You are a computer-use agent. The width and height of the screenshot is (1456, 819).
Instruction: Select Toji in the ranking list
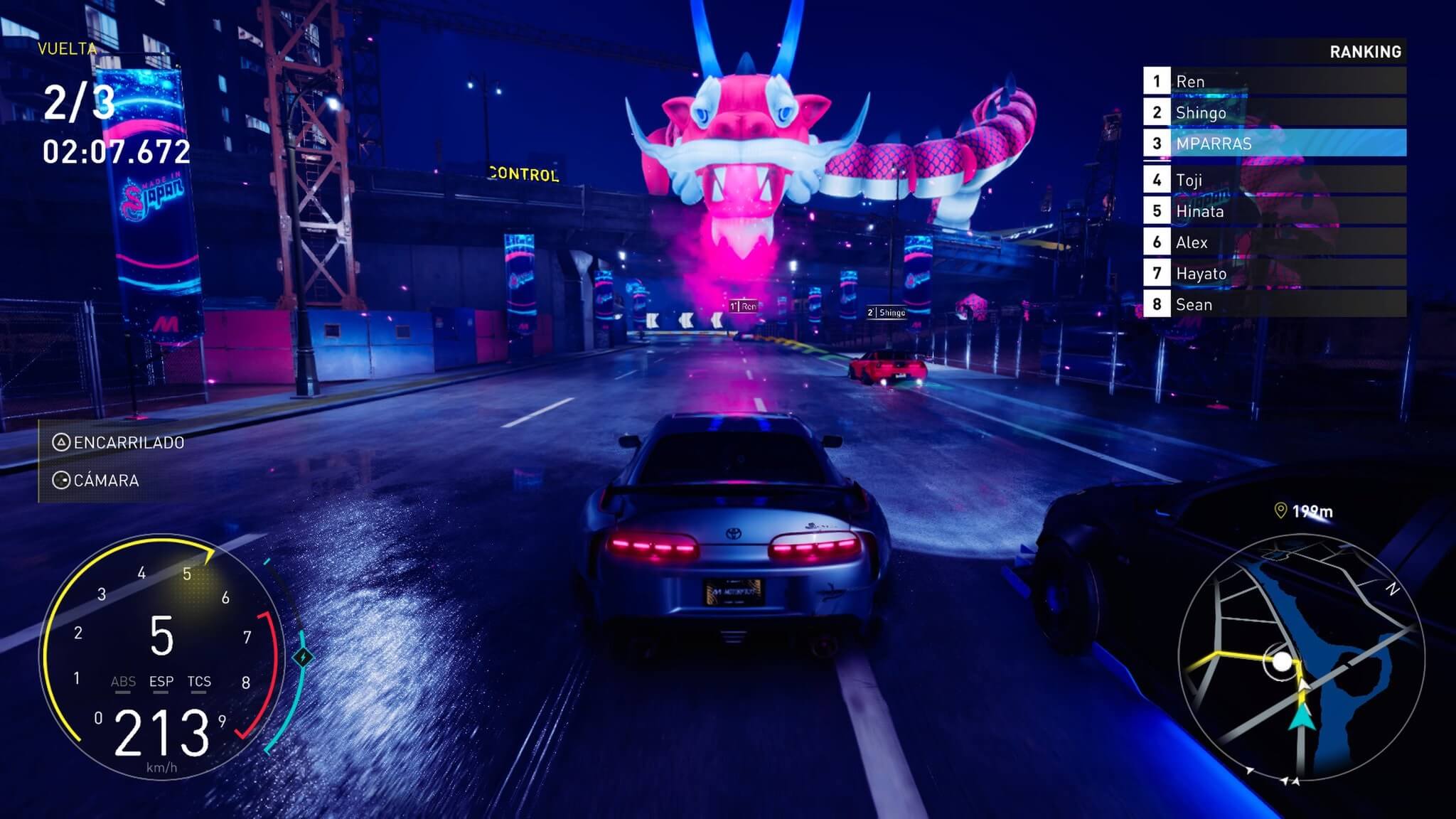(1274, 180)
